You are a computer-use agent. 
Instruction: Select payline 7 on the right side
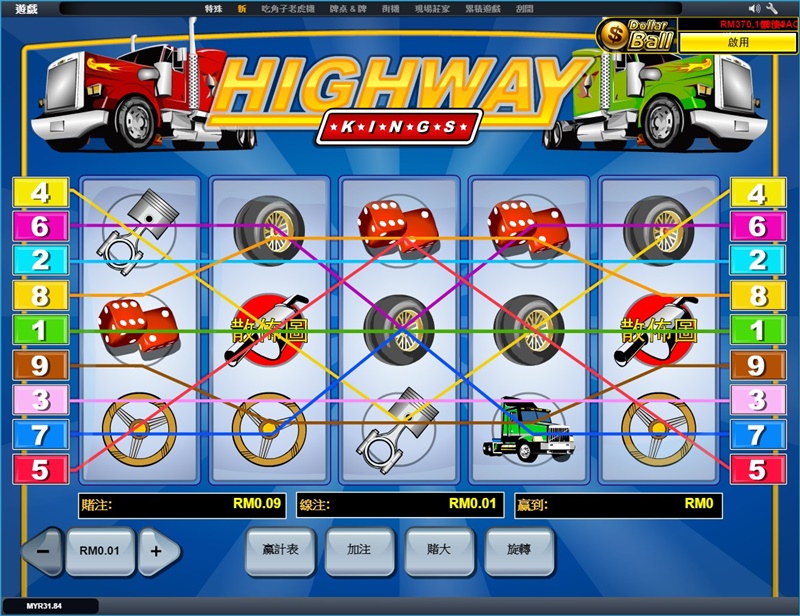(x=758, y=434)
